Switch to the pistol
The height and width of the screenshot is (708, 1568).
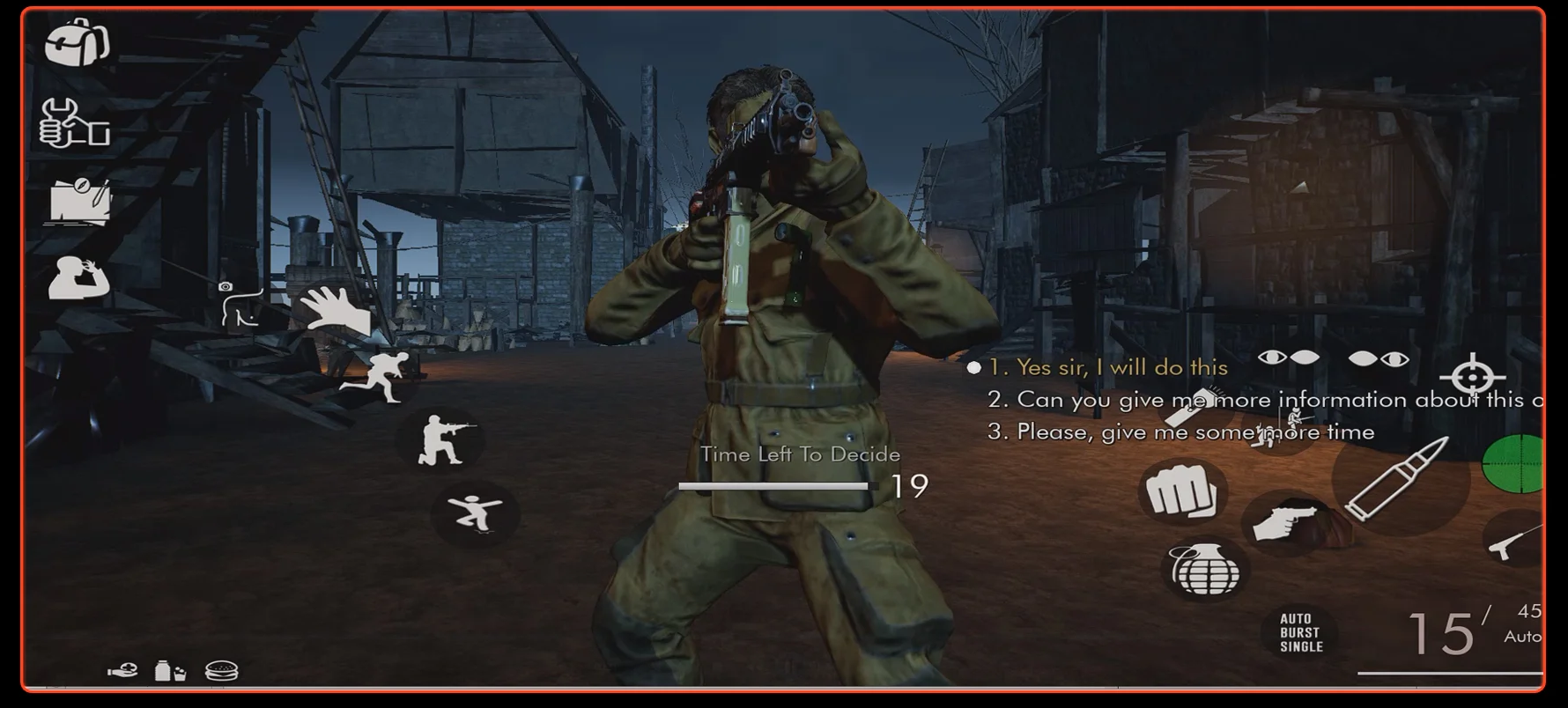click(x=1284, y=522)
